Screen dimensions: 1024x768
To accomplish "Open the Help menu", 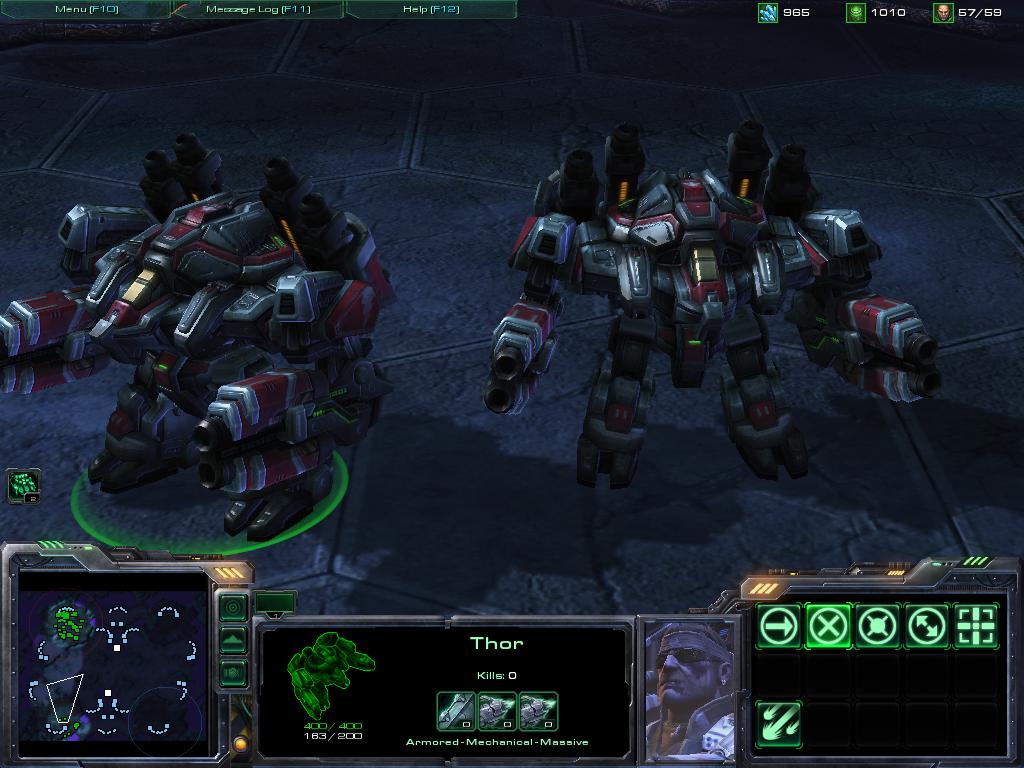I will 430,9.
